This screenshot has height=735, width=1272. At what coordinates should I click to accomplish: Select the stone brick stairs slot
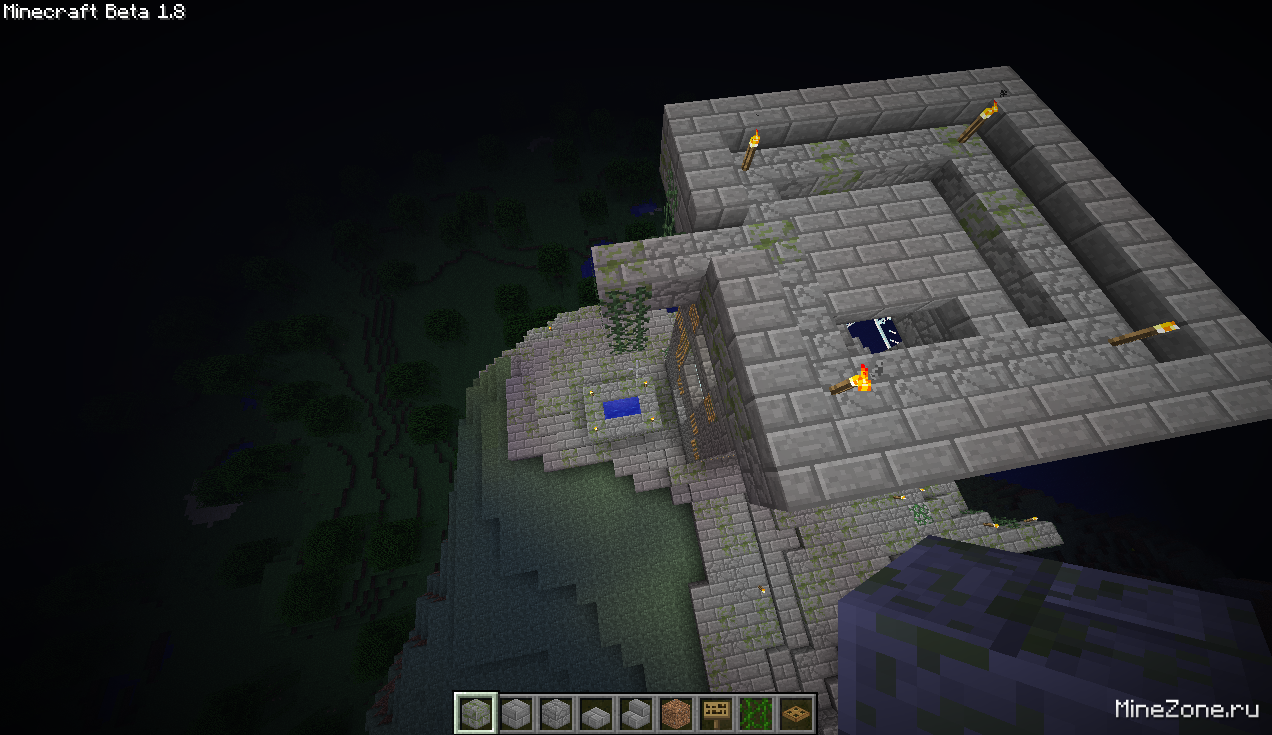[x=636, y=713]
